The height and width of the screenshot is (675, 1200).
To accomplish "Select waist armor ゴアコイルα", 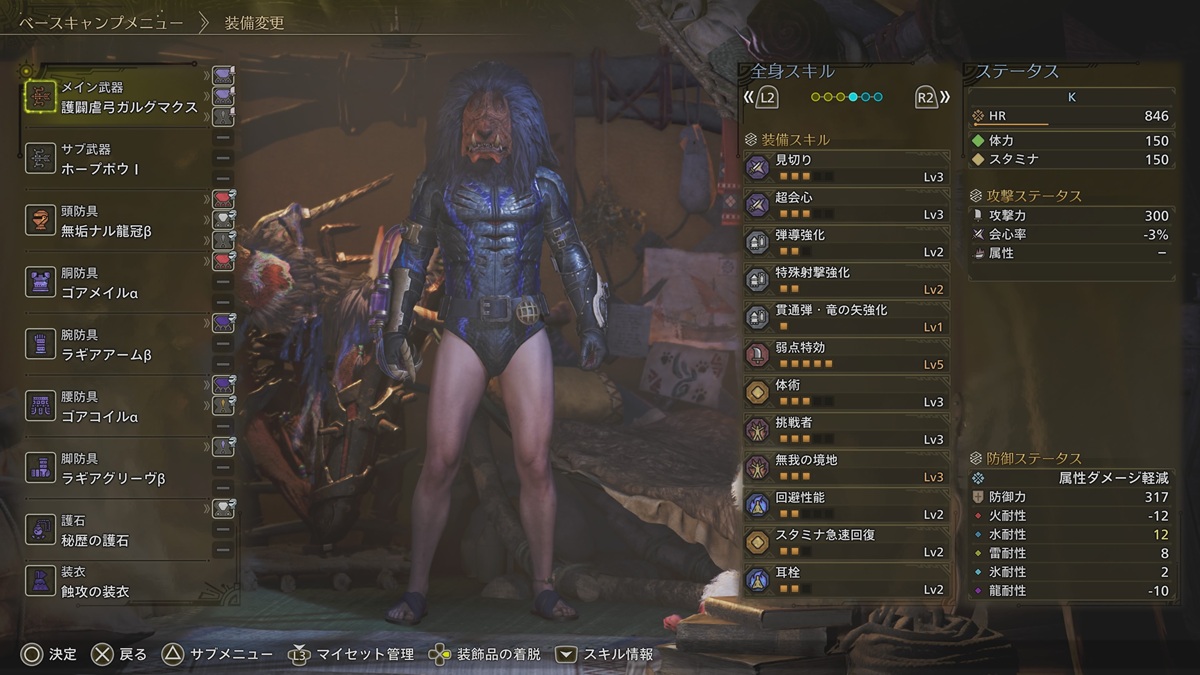I will point(118,407).
